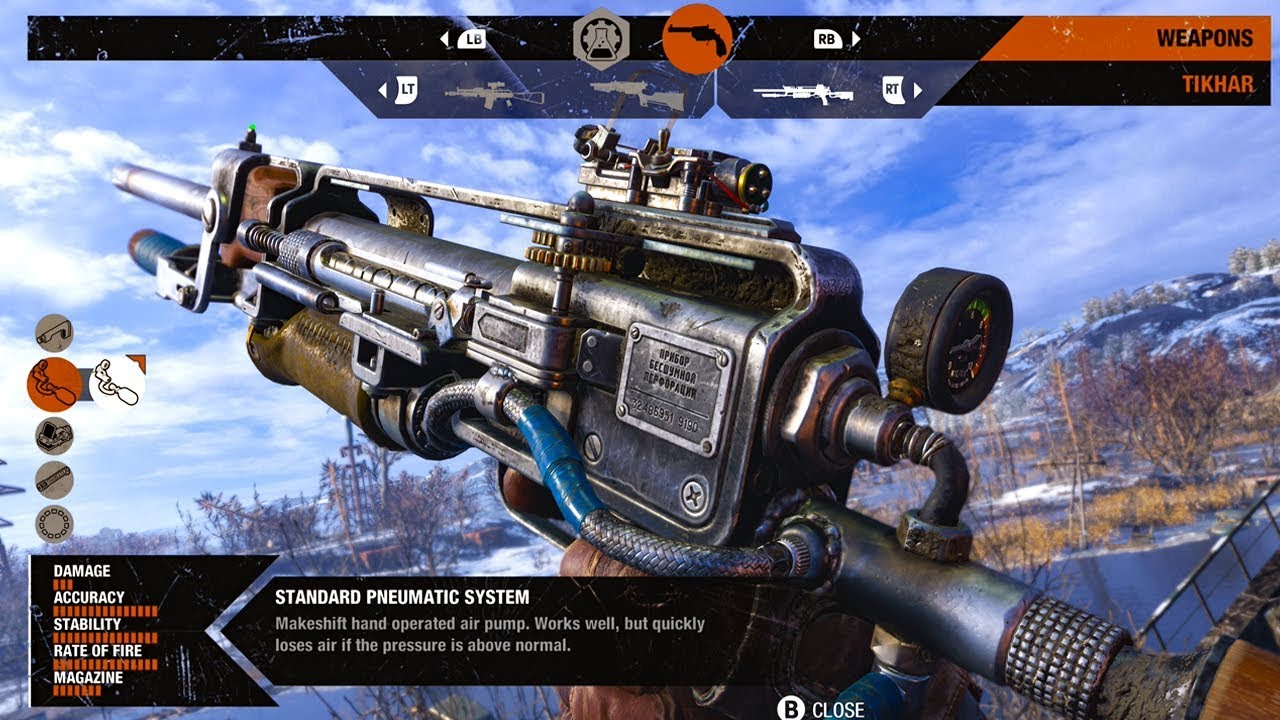Select the orange revolver weapons tab

pyautogui.click(x=697, y=38)
